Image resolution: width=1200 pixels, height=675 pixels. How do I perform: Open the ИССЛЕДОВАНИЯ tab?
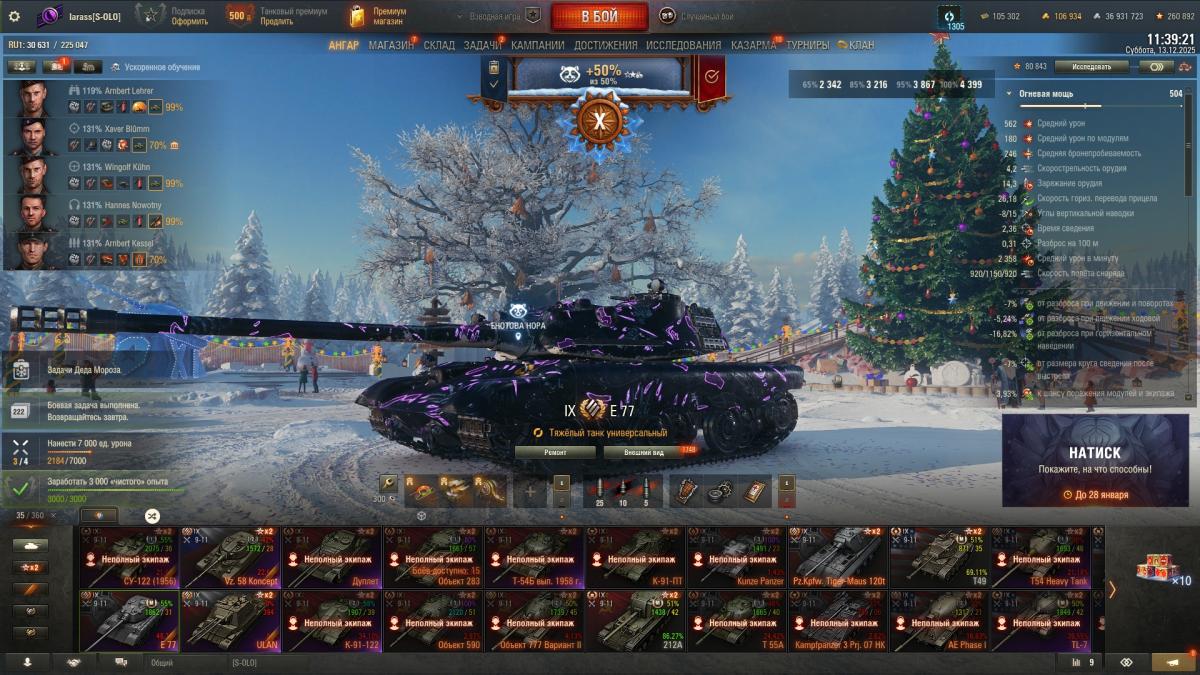point(683,45)
